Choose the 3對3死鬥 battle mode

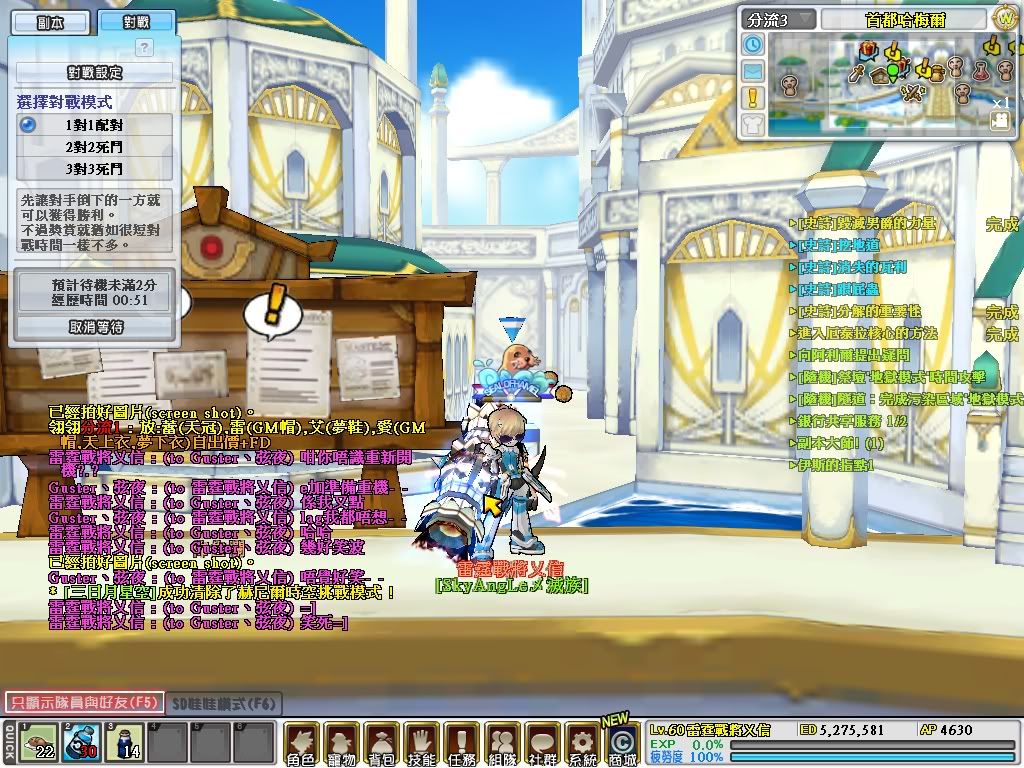point(94,169)
